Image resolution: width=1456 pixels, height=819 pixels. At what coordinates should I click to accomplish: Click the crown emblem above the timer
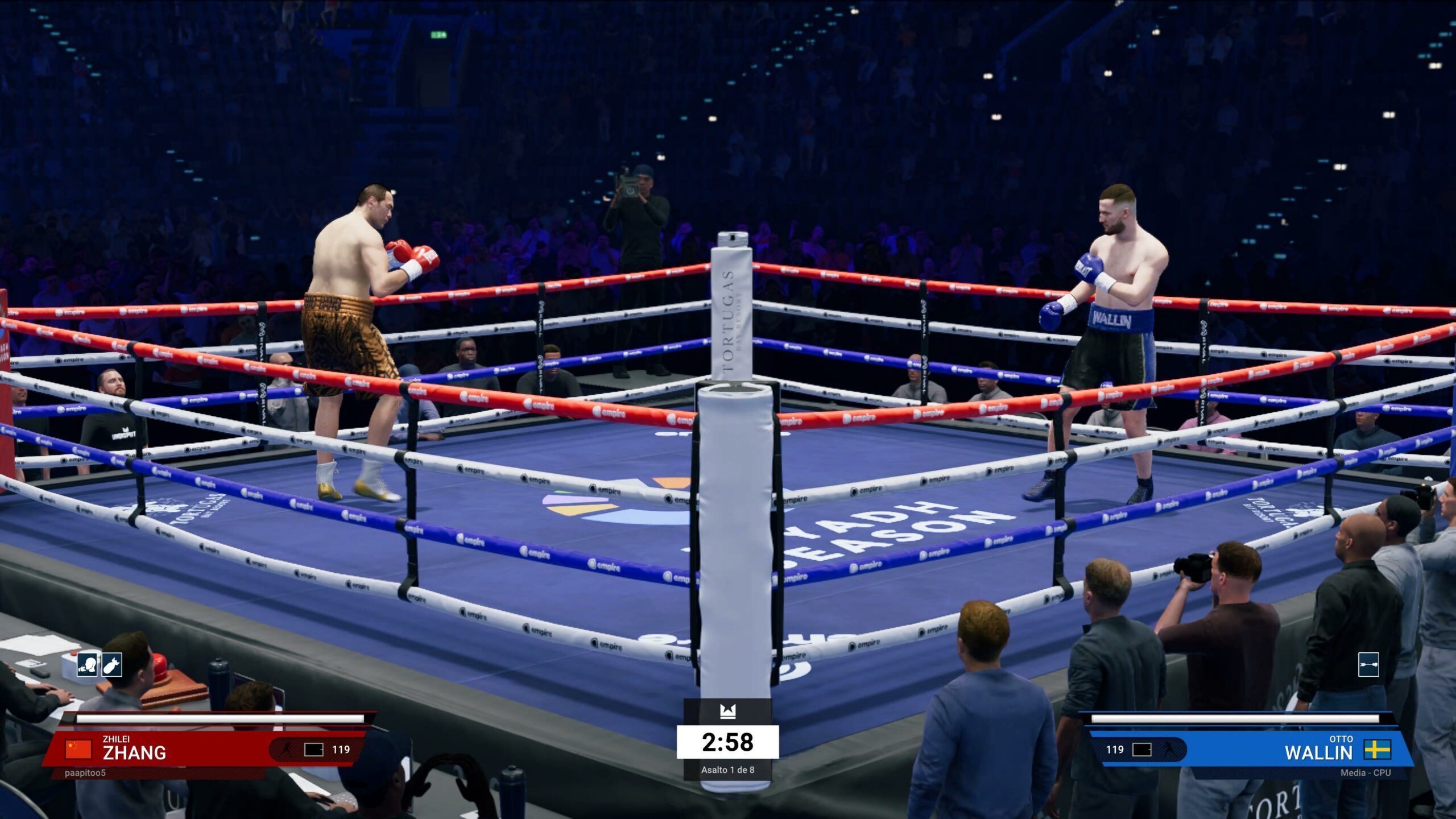[x=727, y=711]
